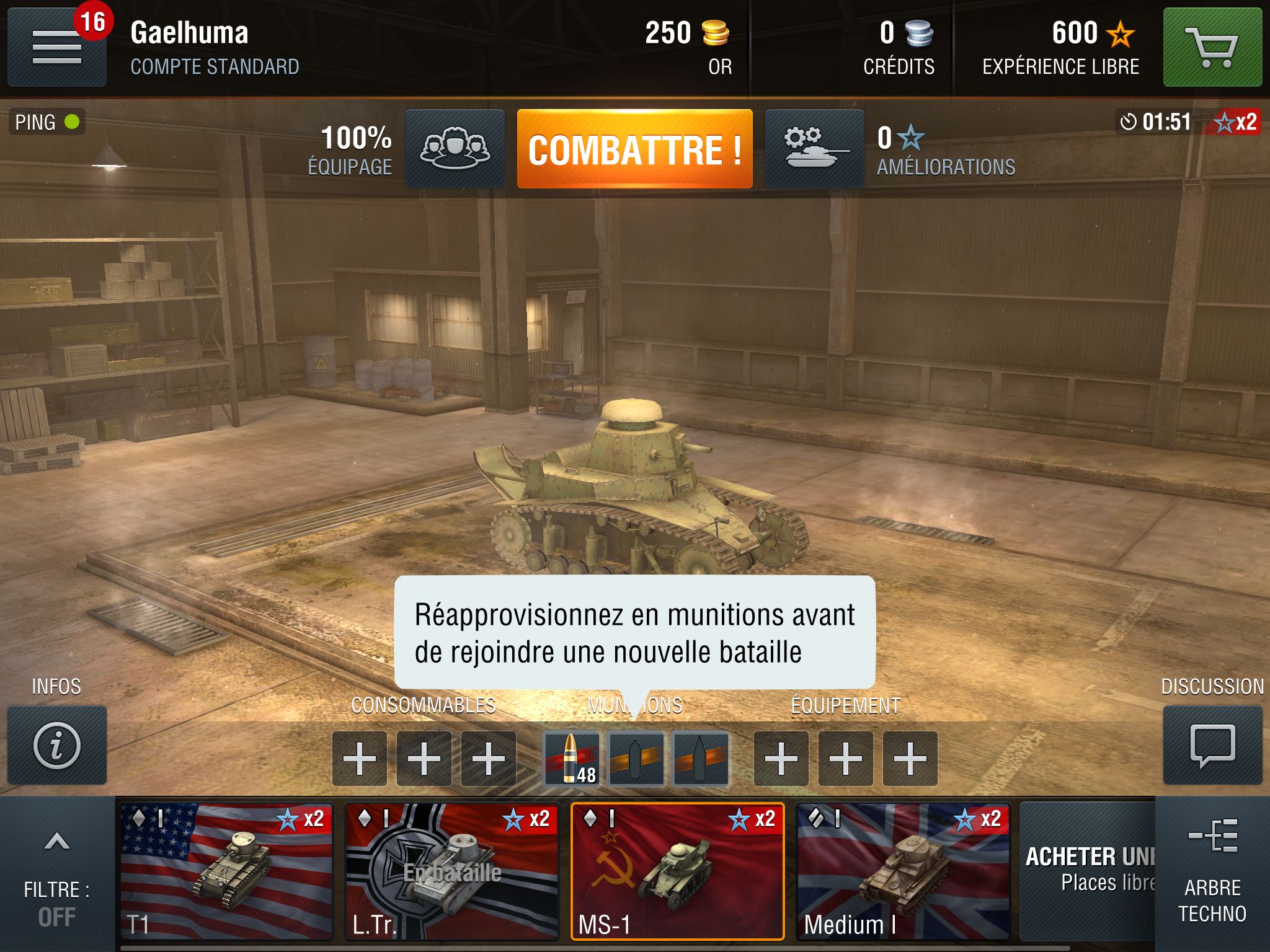Select the MS-1 Soviet tank card
The image size is (1270, 952).
[678, 871]
